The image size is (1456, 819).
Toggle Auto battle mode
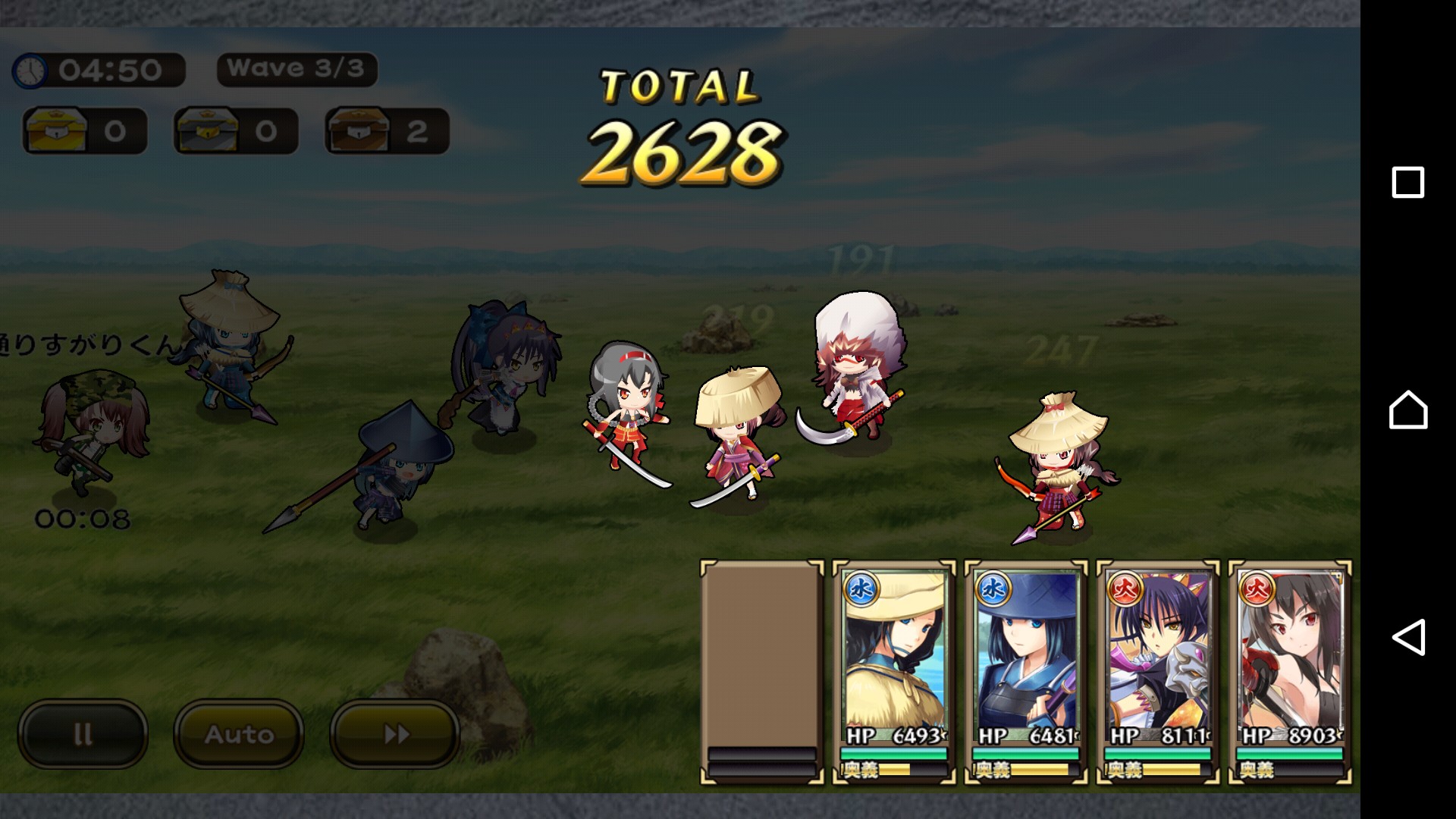pos(239,733)
